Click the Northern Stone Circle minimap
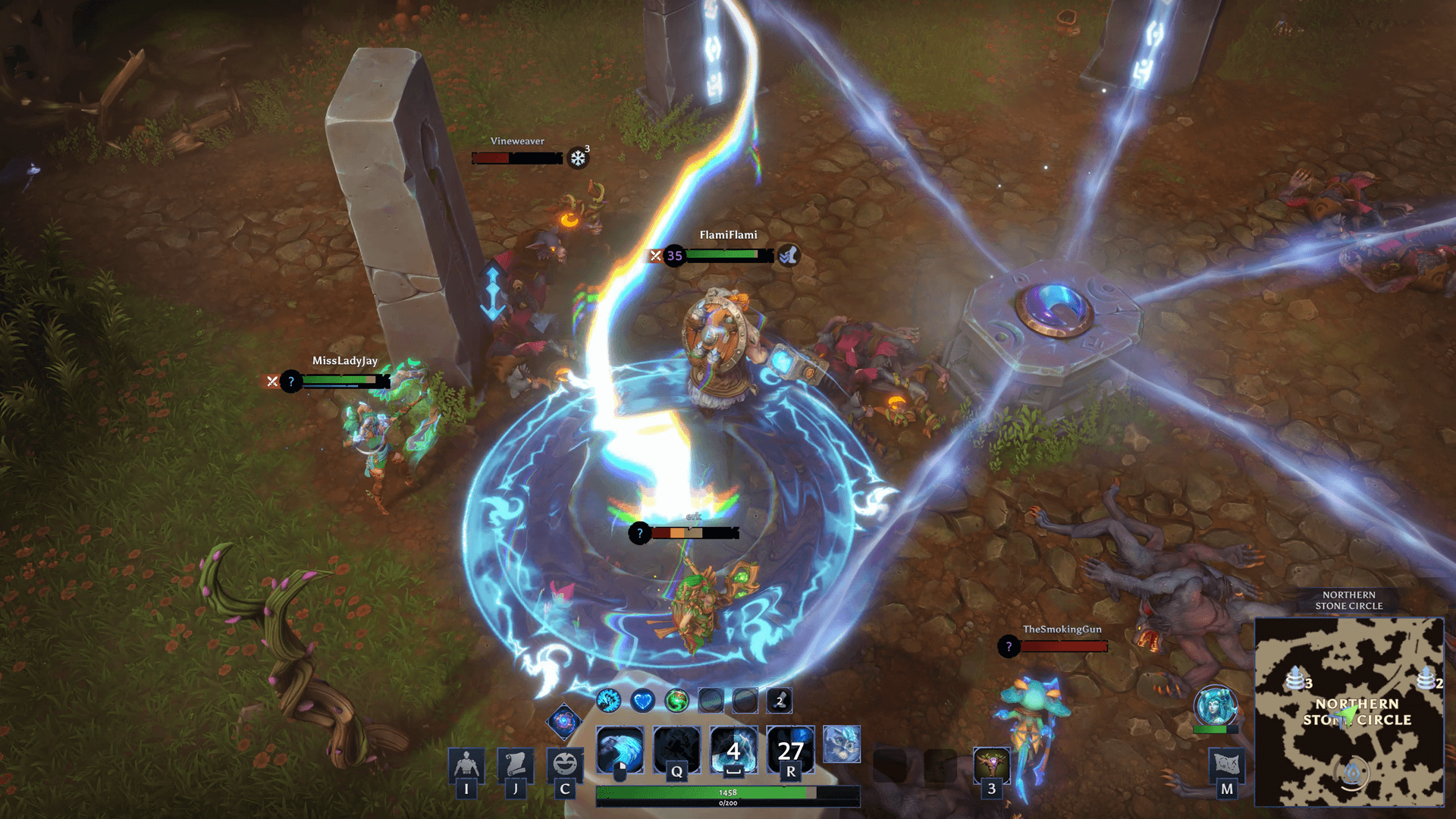The height and width of the screenshot is (819, 1456). pos(1349,711)
